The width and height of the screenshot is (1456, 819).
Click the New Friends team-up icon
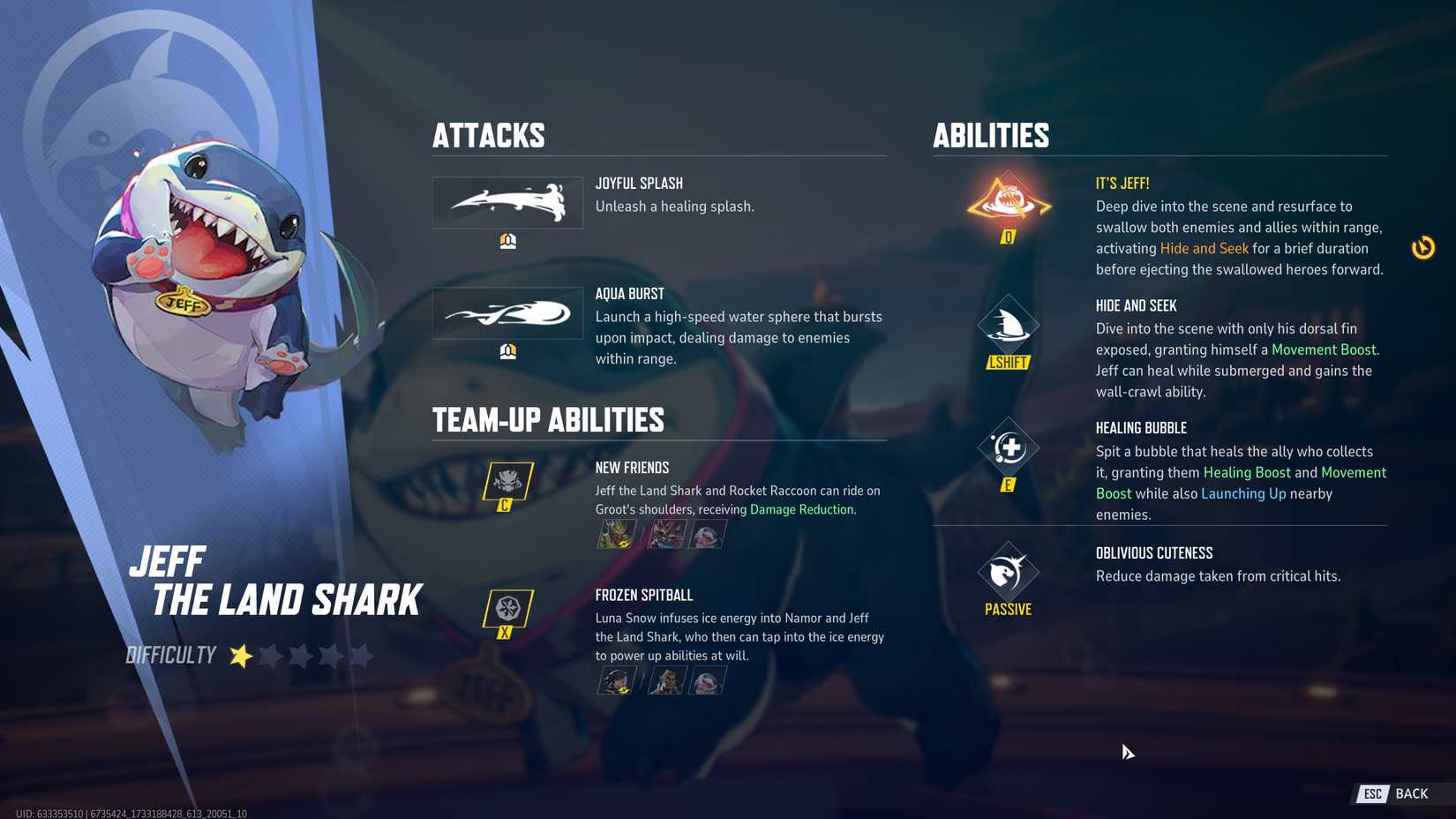click(x=507, y=483)
